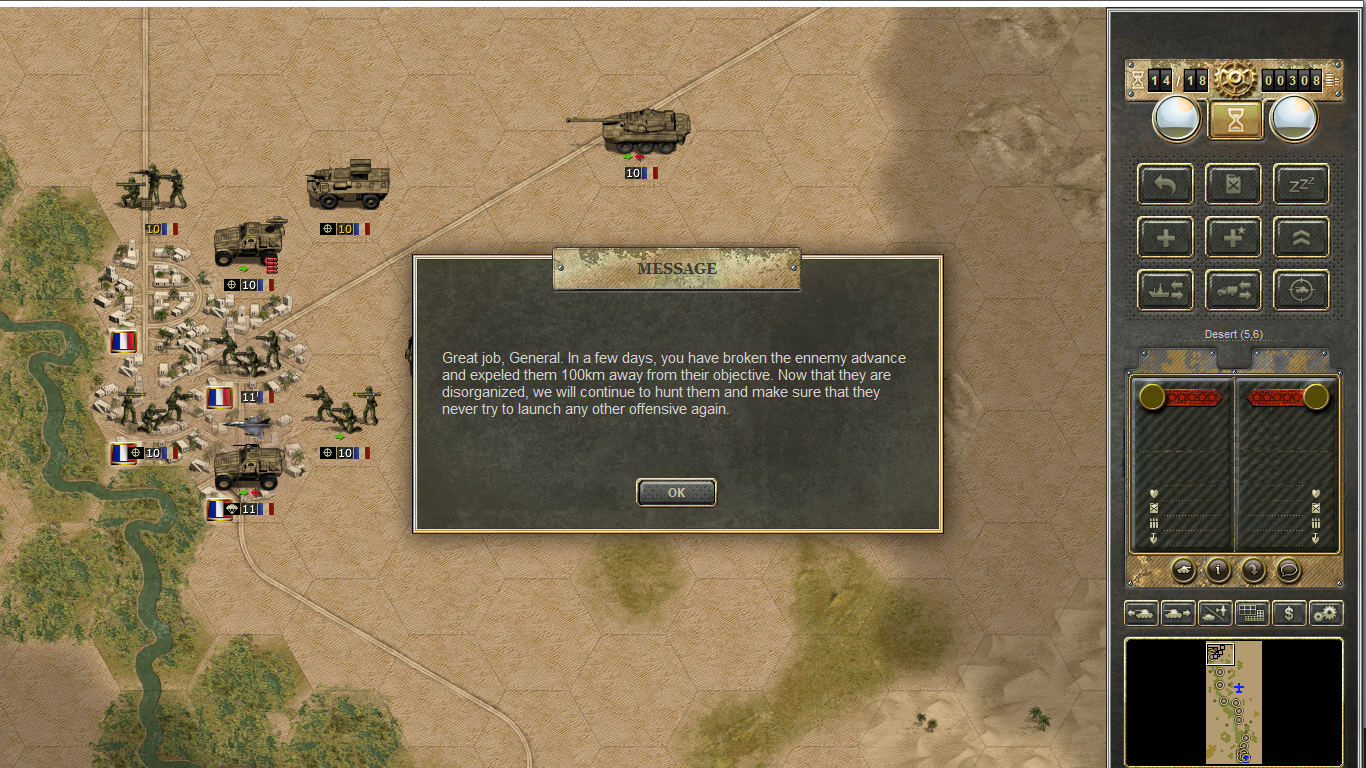Upgrade the unit with the chevrons button
1366x768 pixels.
click(1301, 237)
